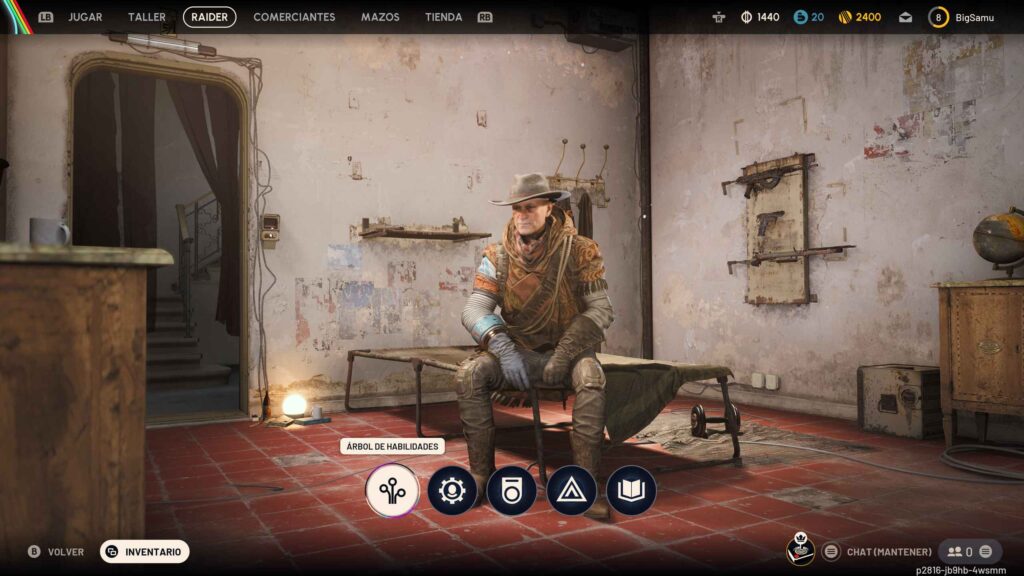
Task: Select the character customization gear icon
Action: pos(452,490)
